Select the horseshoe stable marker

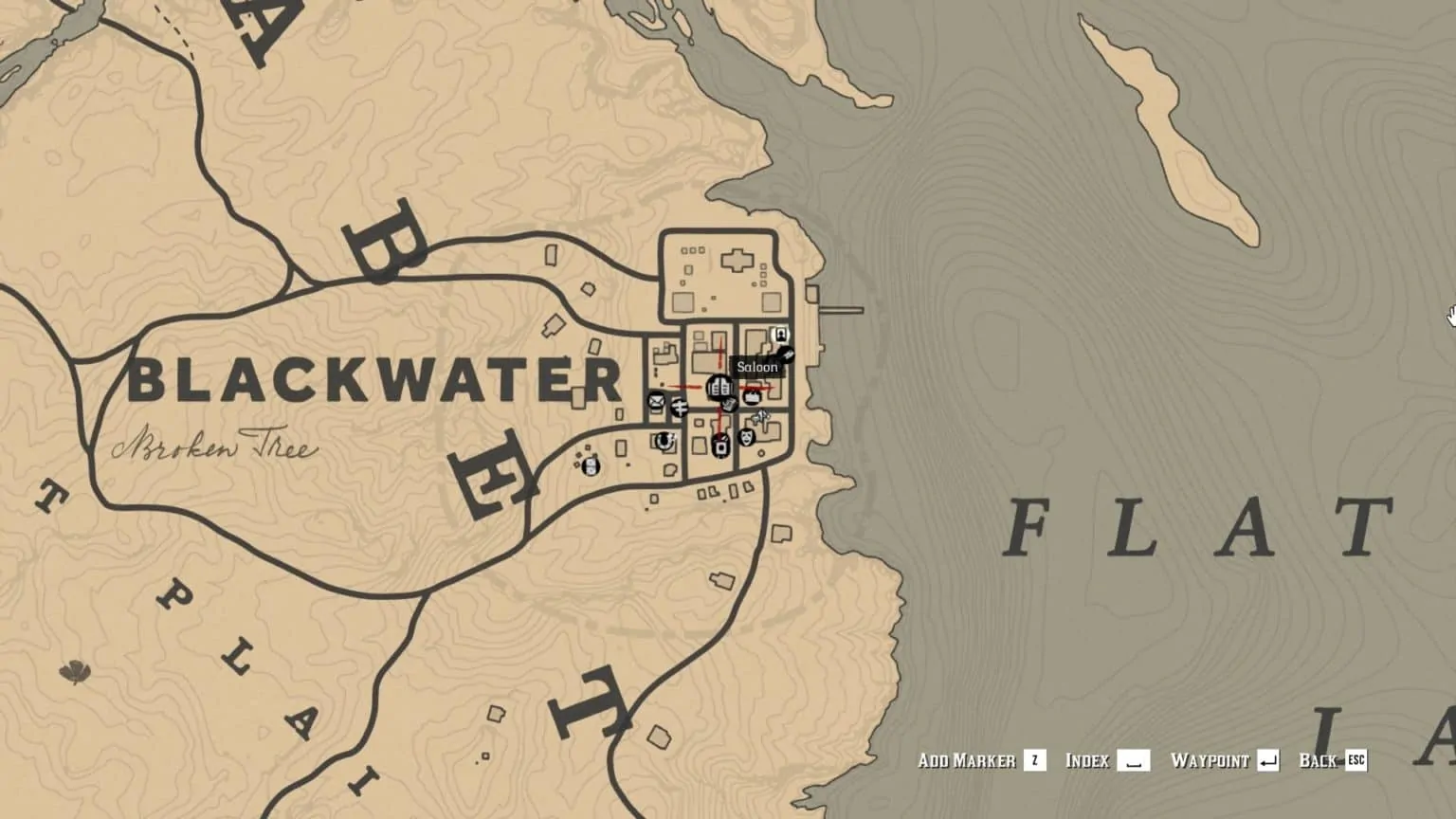tap(664, 441)
